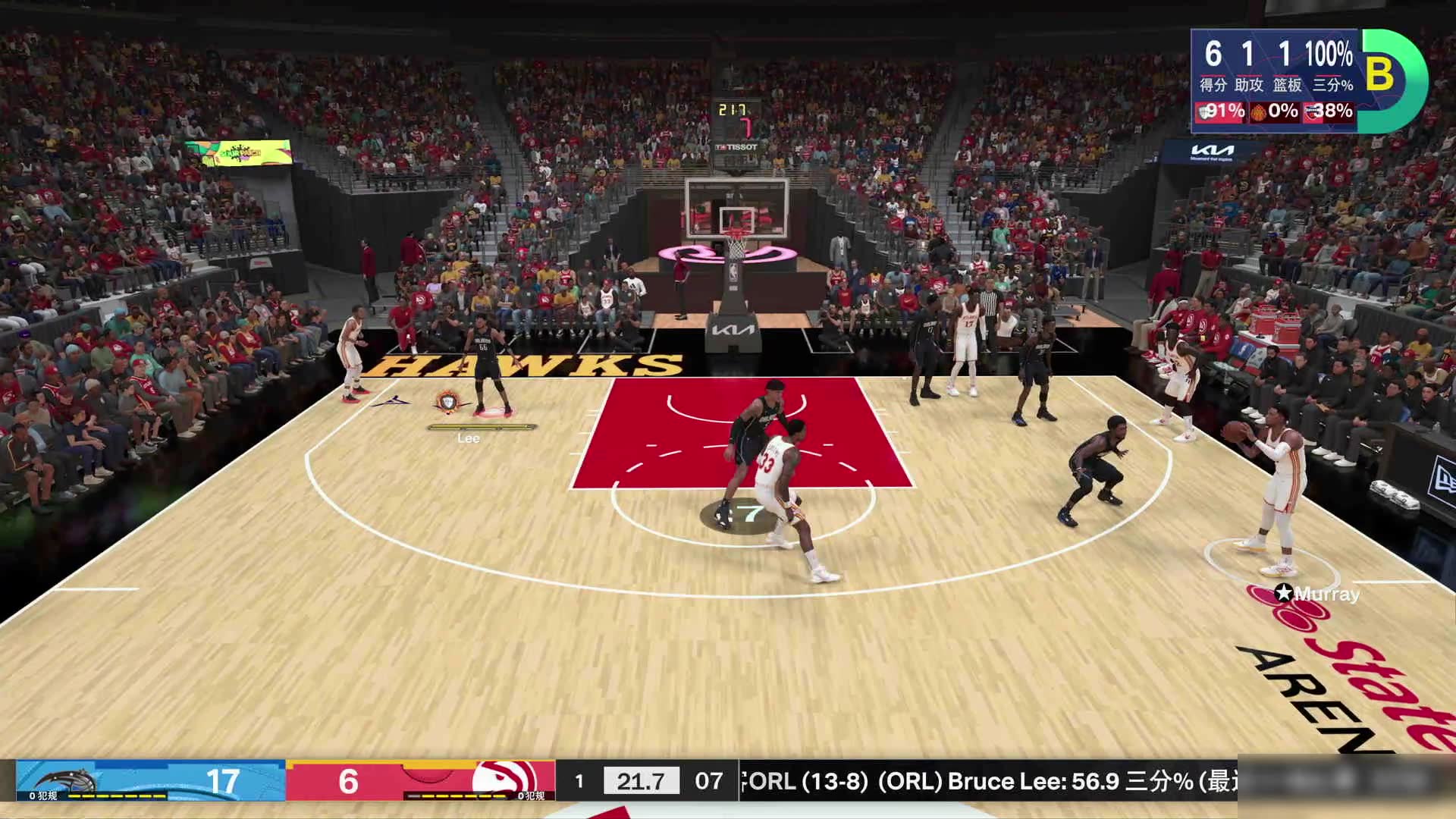Select the quarter number 1 indicator
The width and height of the screenshot is (1456, 819).
[x=579, y=781]
